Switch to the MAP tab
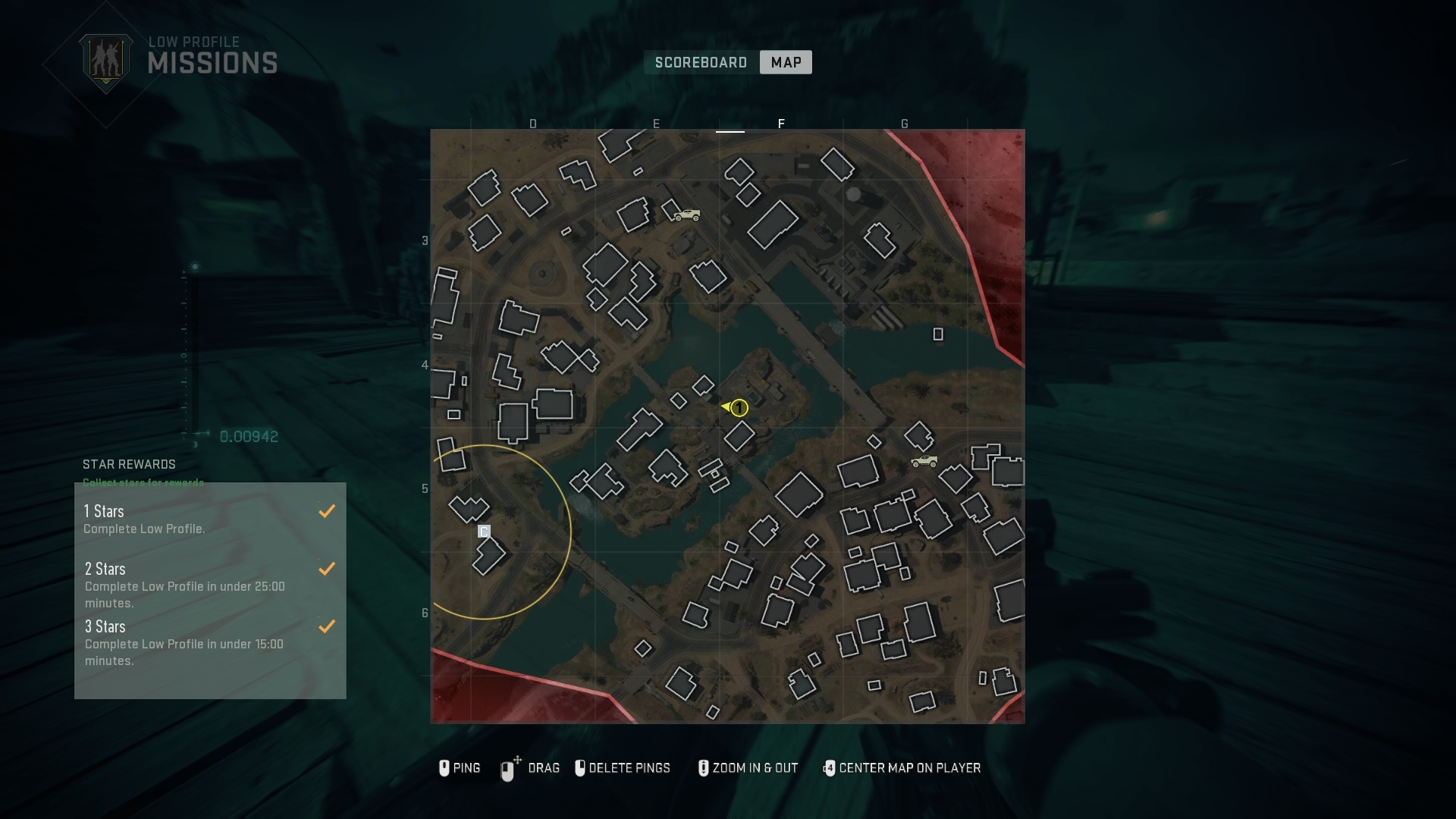This screenshot has height=819, width=1456. pos(785,62)
